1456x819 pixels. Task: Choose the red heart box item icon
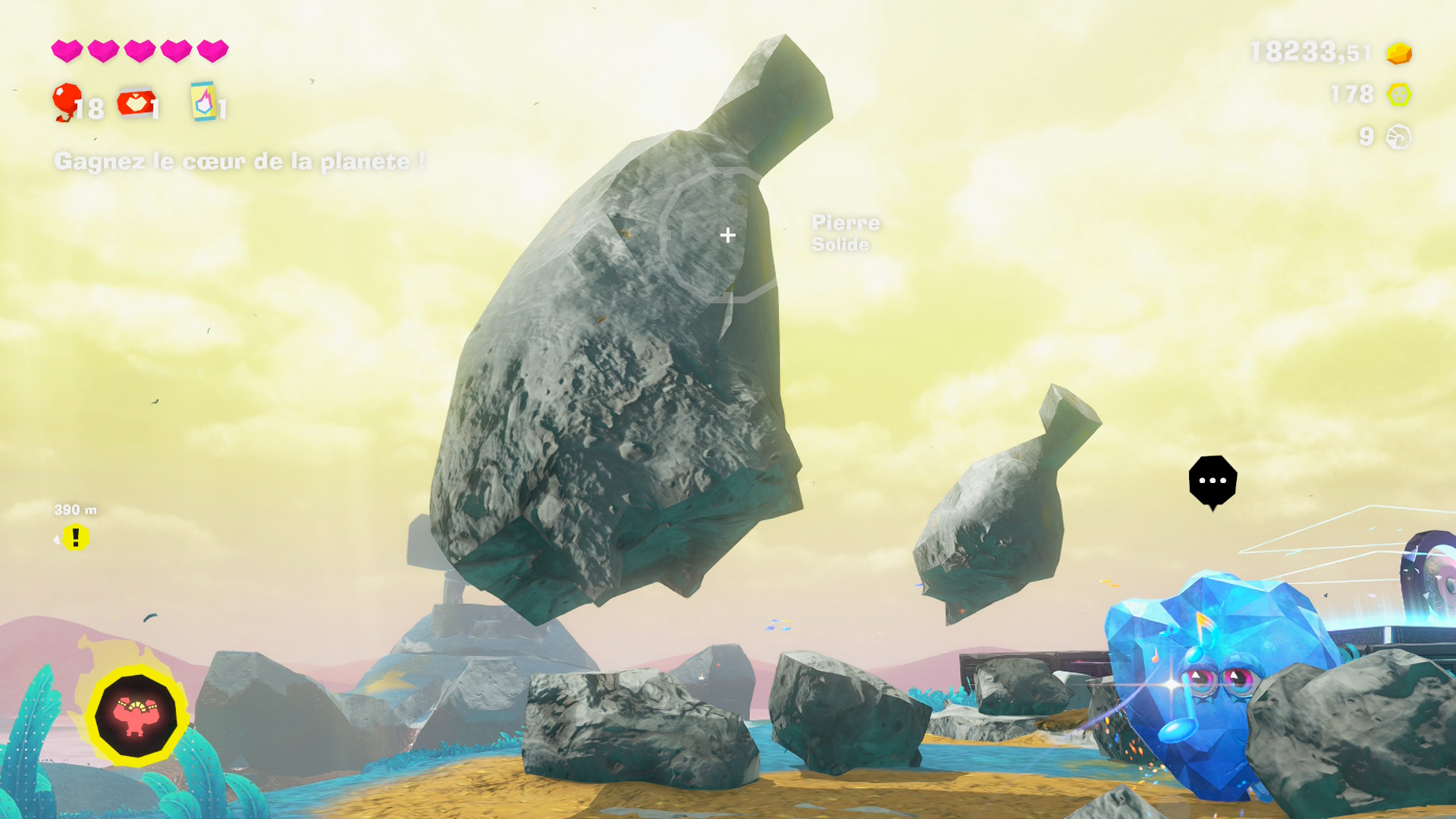(x=136, y=103)
